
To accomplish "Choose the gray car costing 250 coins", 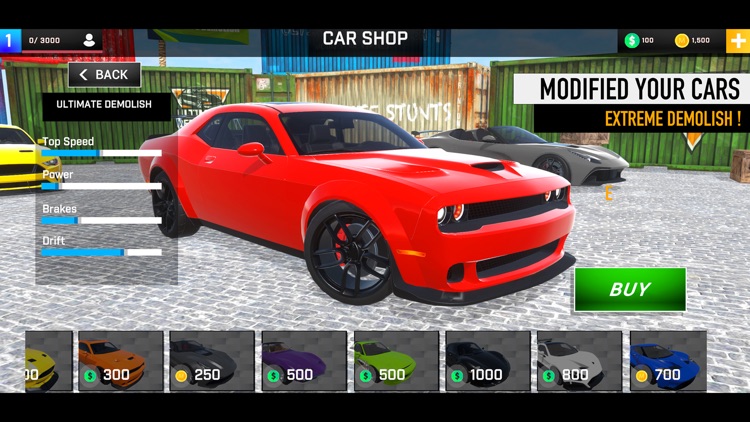I will pyautogui.click(x=212, y=361).
